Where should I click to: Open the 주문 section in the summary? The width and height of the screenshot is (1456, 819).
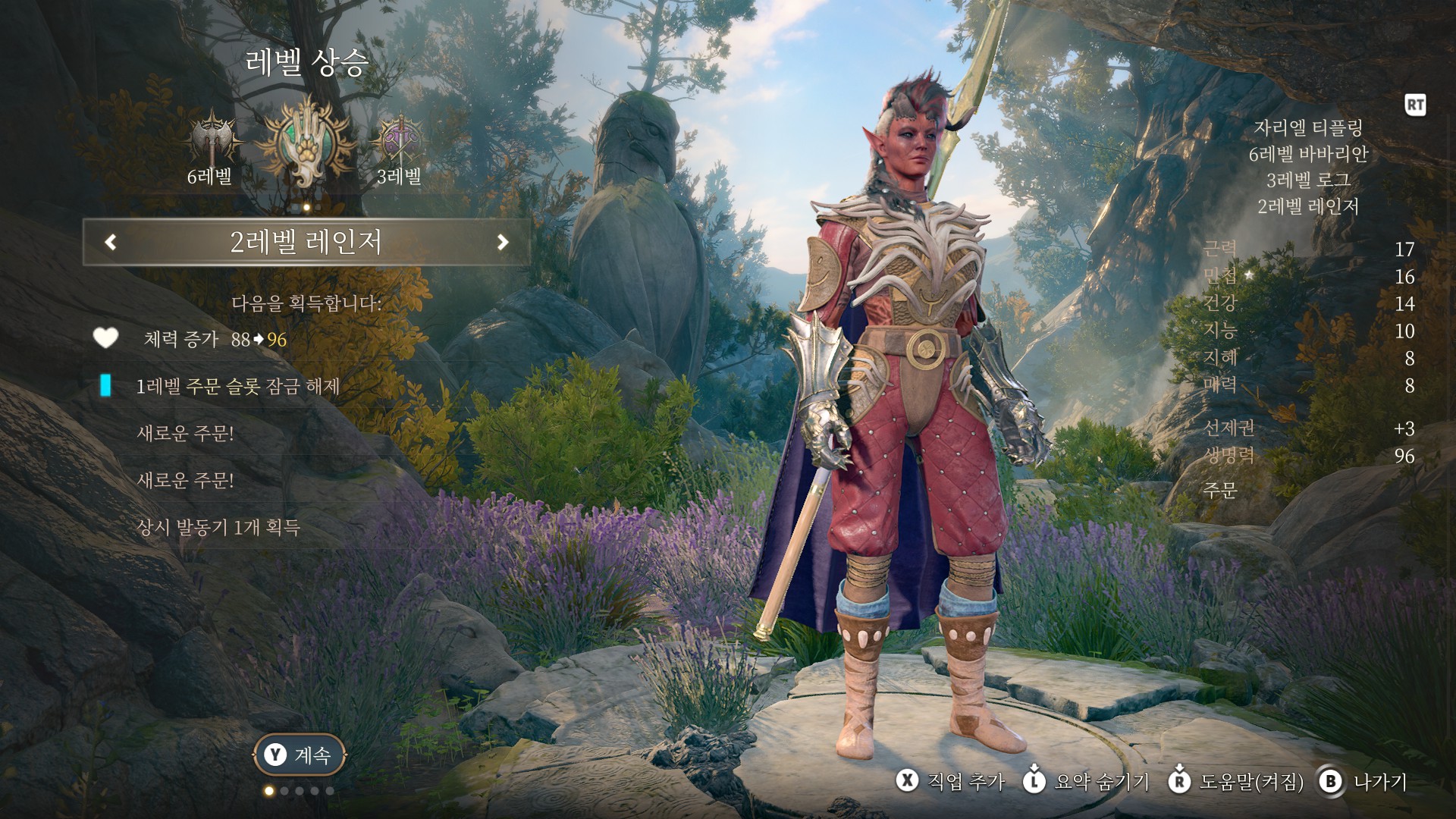click(x=1220, y=491)
